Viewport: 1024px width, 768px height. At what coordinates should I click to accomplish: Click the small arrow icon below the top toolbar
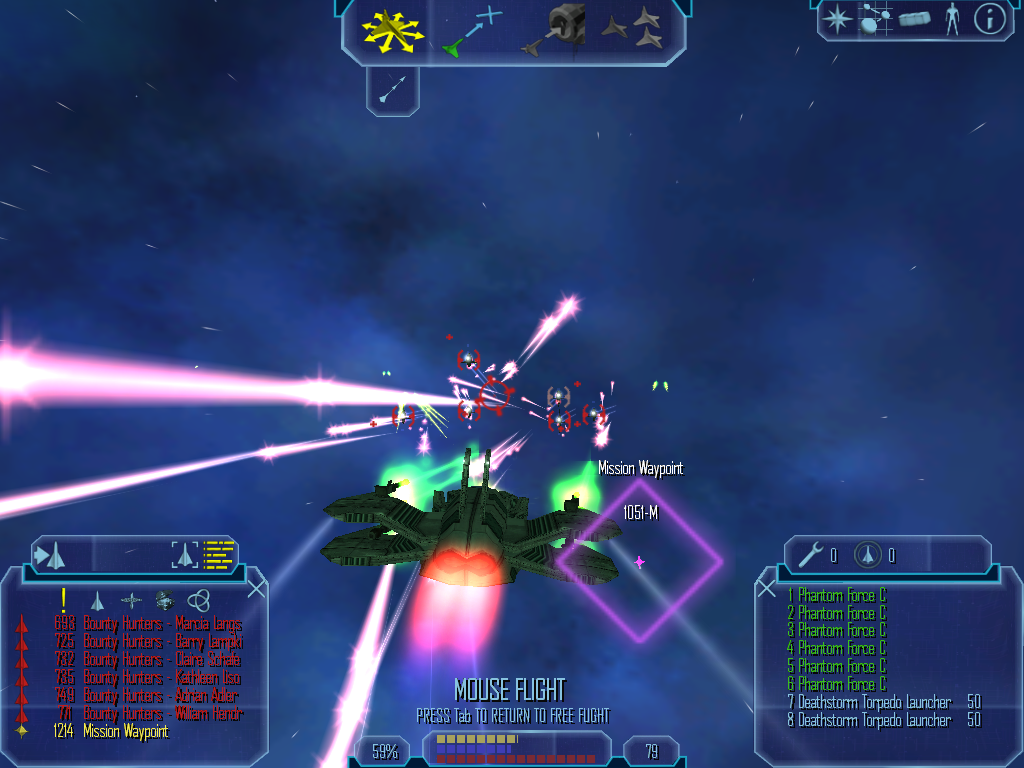point(393,91)
